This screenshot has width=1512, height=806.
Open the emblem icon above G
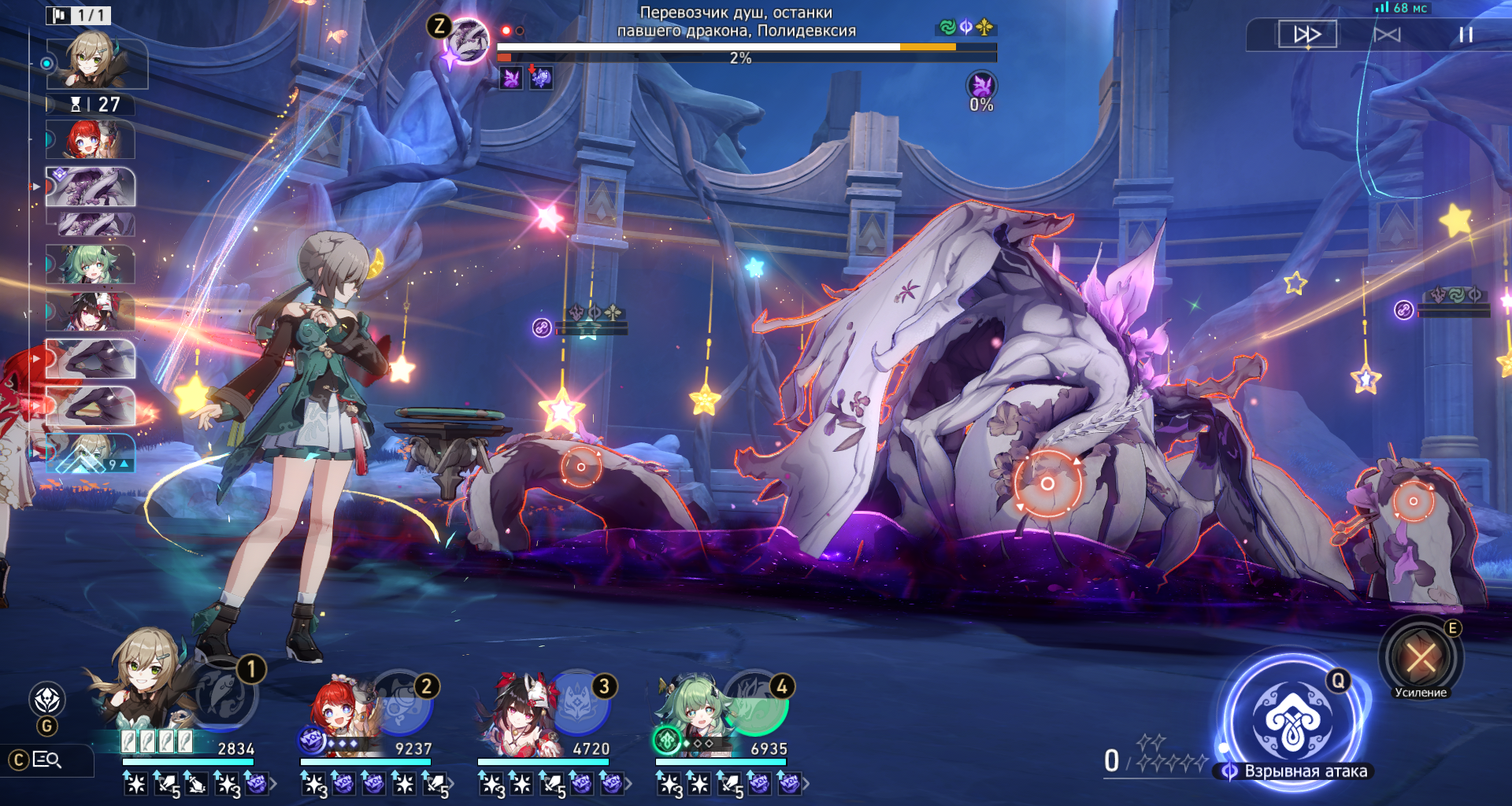[47, 699]
